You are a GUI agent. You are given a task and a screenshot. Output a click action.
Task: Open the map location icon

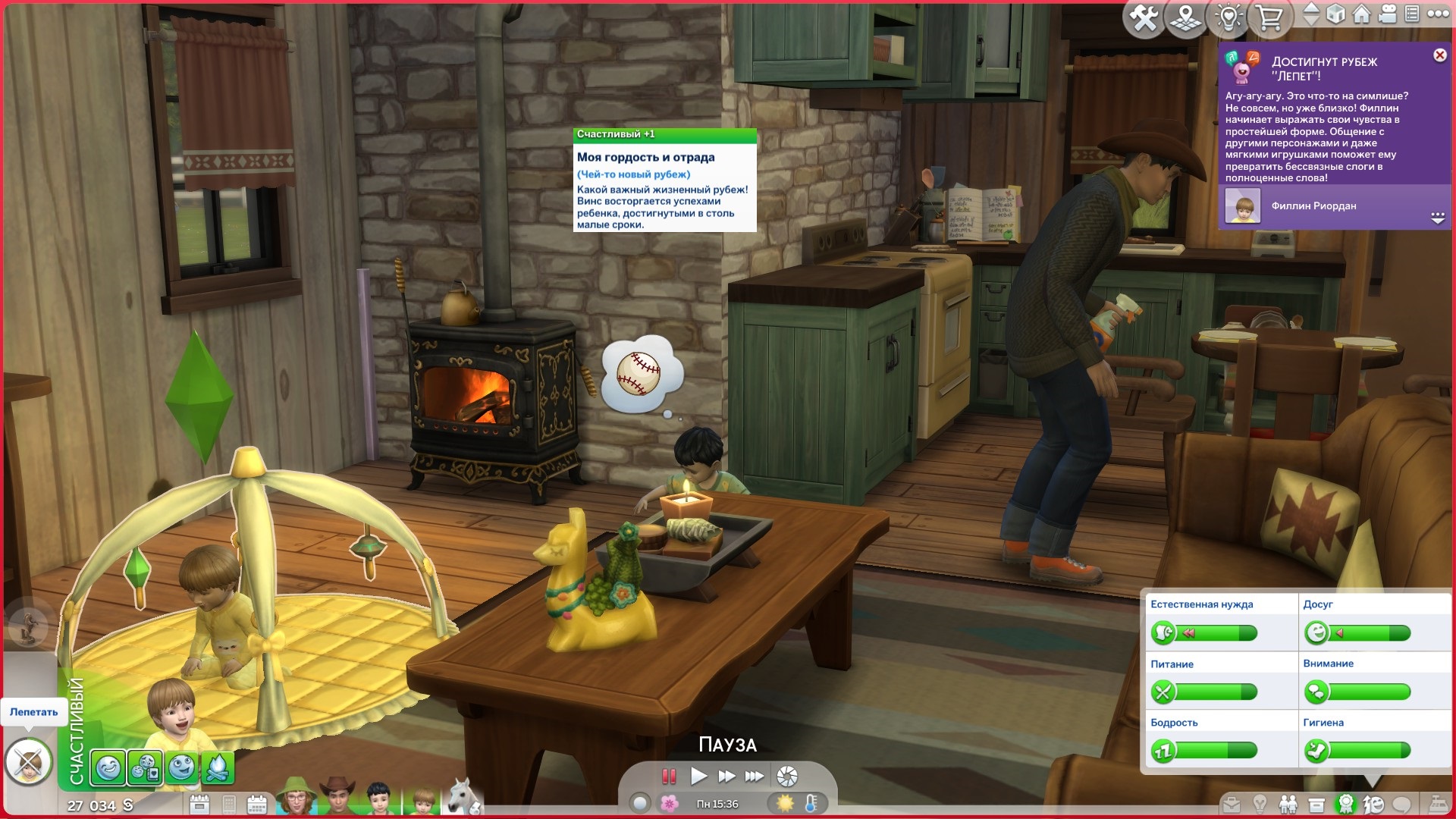(1186, 18)
